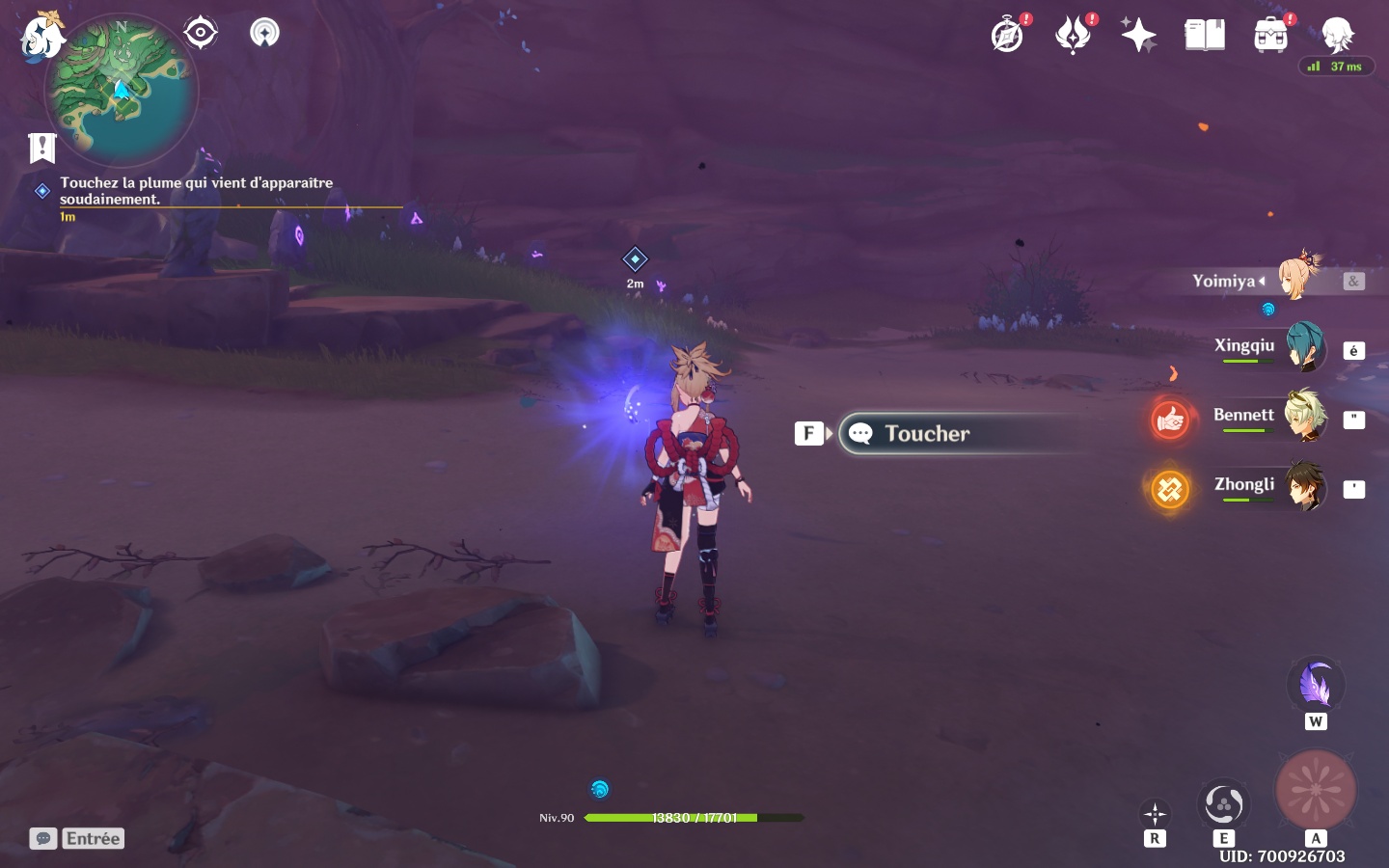Open the Paimon menu
Screen dimensions: 1389x868
point(41,37)
